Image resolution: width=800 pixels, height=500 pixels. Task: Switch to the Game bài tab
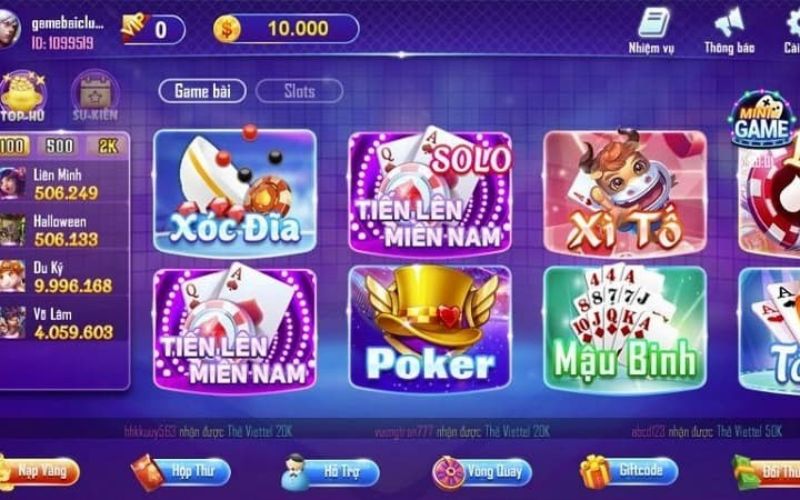203,91
